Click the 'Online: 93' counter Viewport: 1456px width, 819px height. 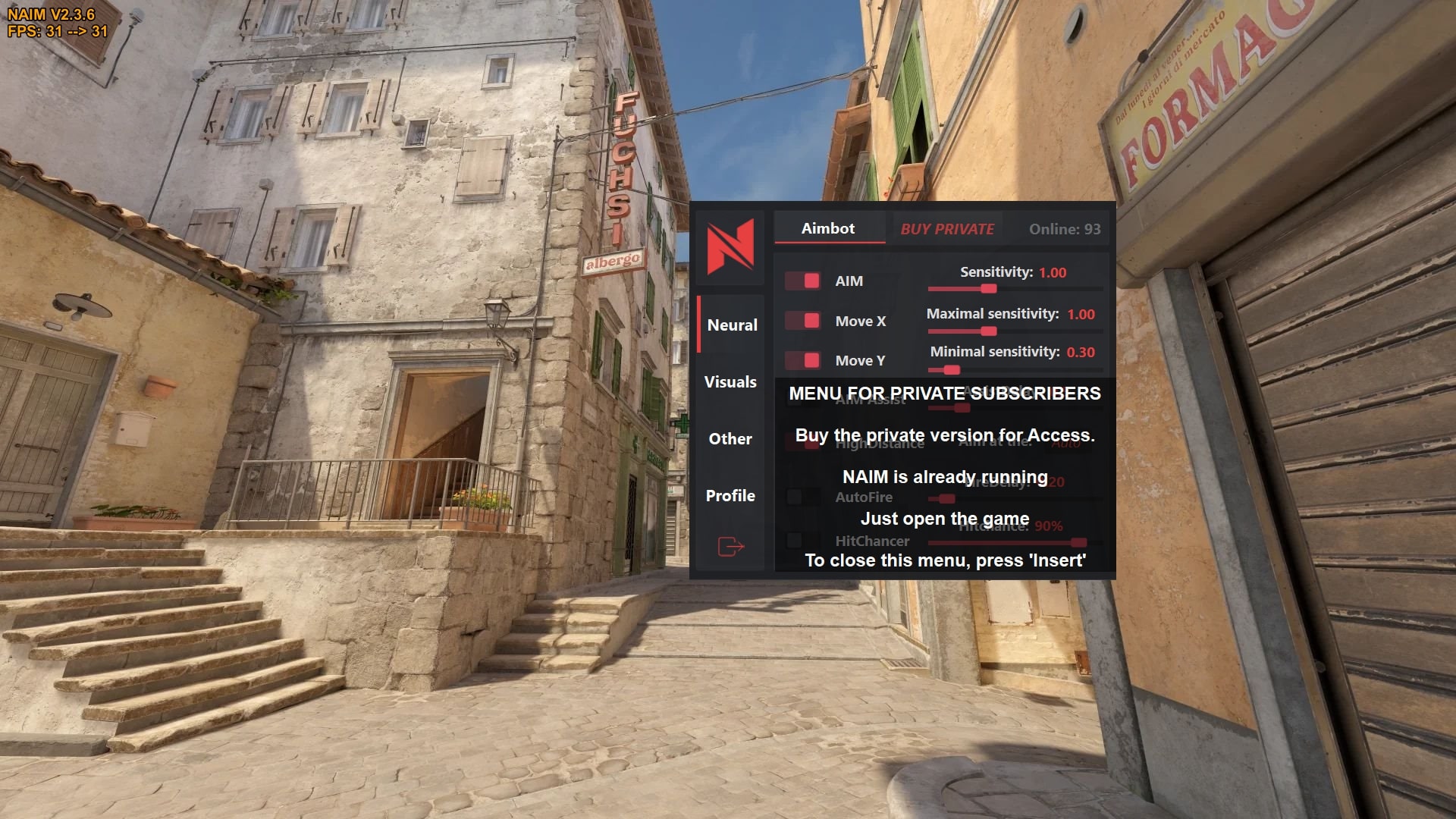coord(1063,228)
